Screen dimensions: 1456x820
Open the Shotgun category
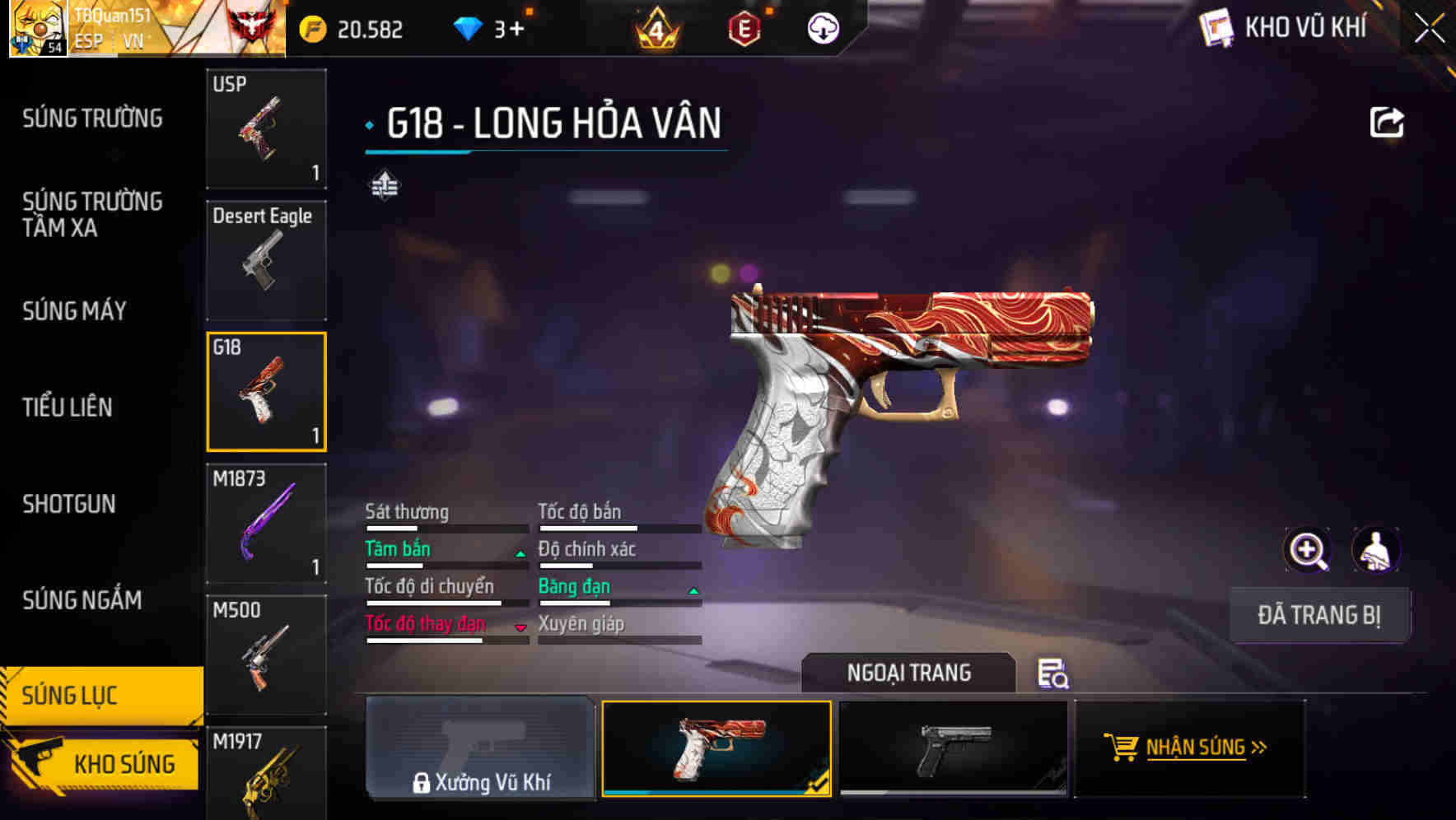69,504
